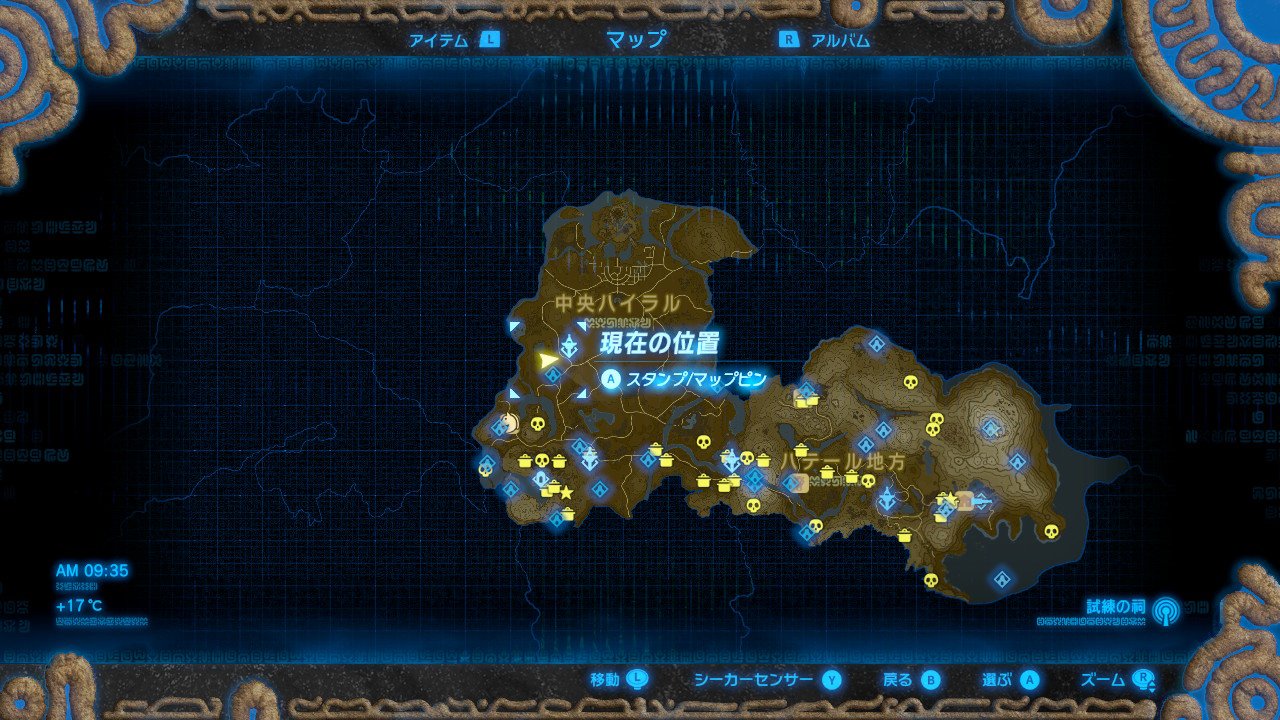Select the house stamp near Hateno Village
The image size is (1280, 720).
pos(965,502)
